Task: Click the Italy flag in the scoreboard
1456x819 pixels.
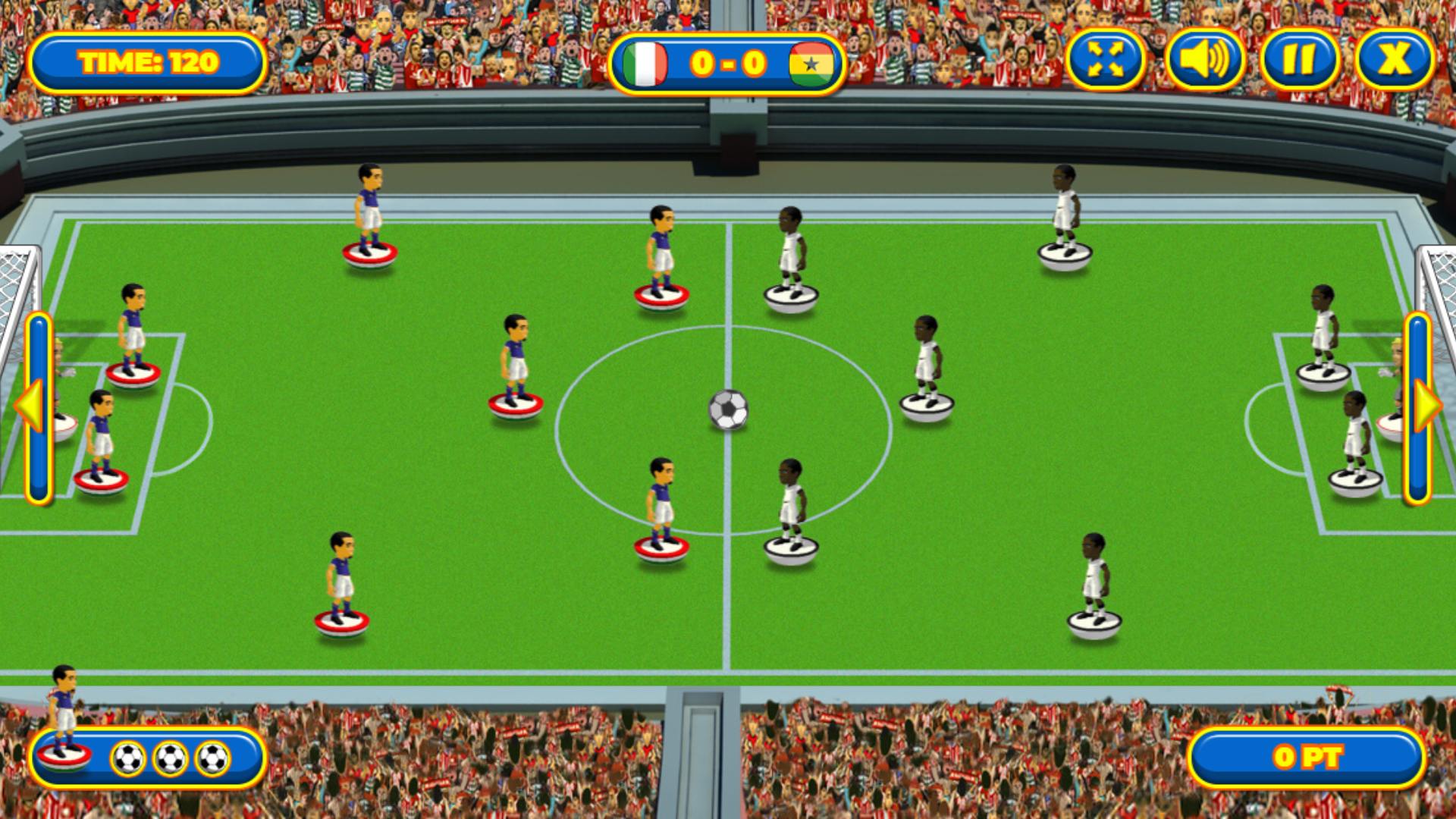Action: [x=645, y=64]
